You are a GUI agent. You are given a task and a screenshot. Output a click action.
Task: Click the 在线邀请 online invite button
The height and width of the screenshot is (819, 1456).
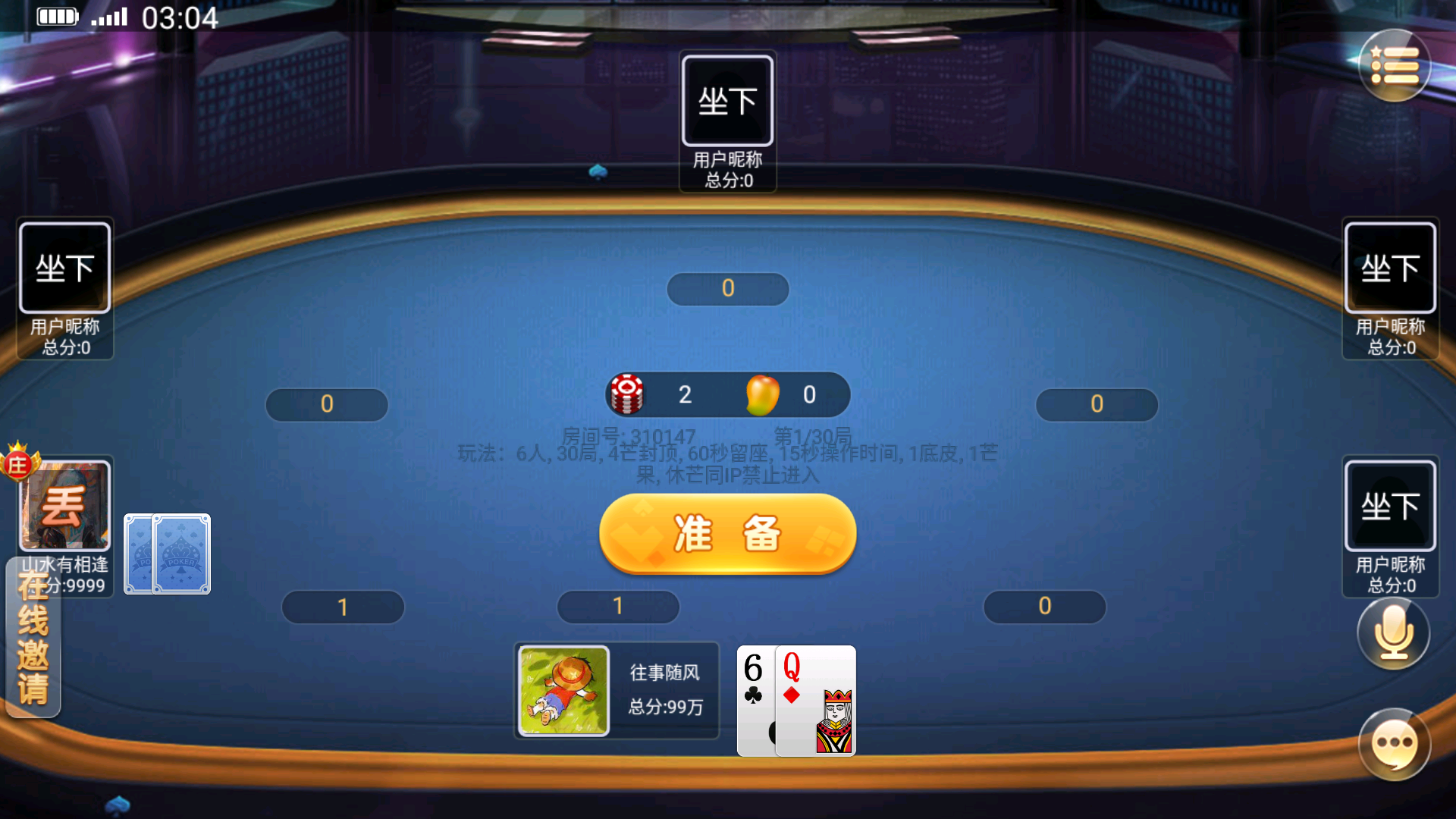point(32,648)
